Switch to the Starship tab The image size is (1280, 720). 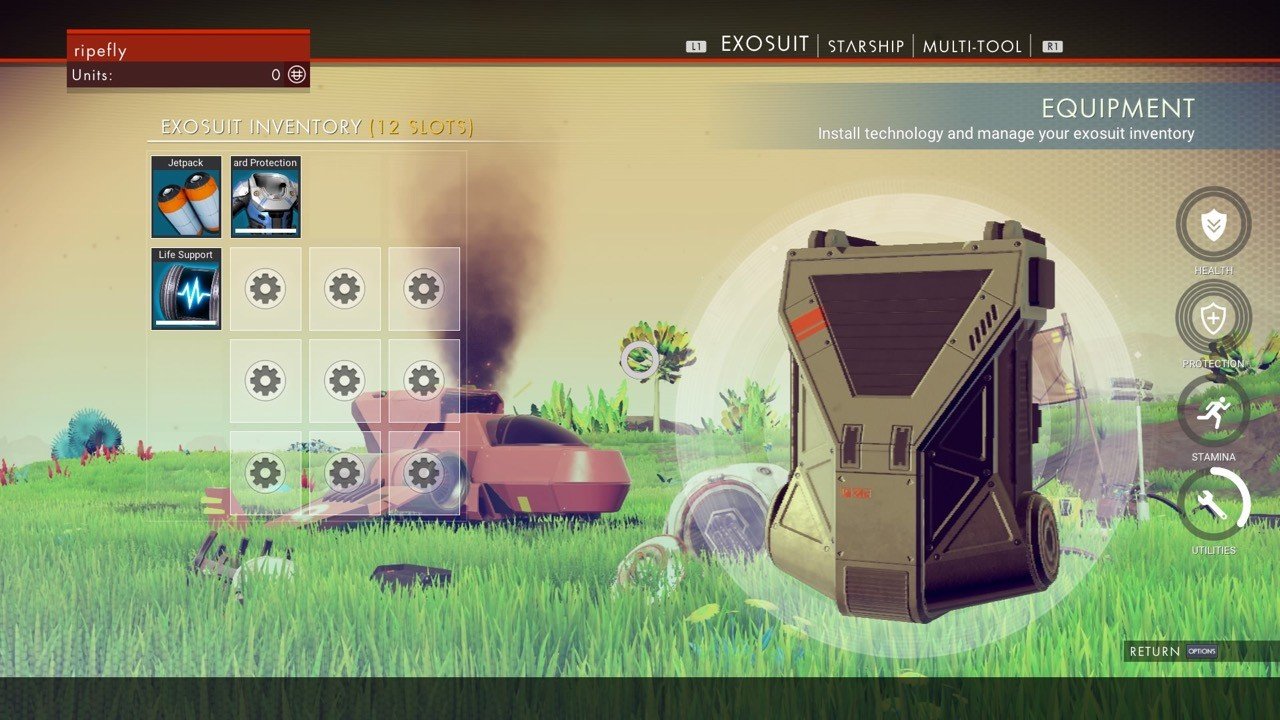pos(865,46)
